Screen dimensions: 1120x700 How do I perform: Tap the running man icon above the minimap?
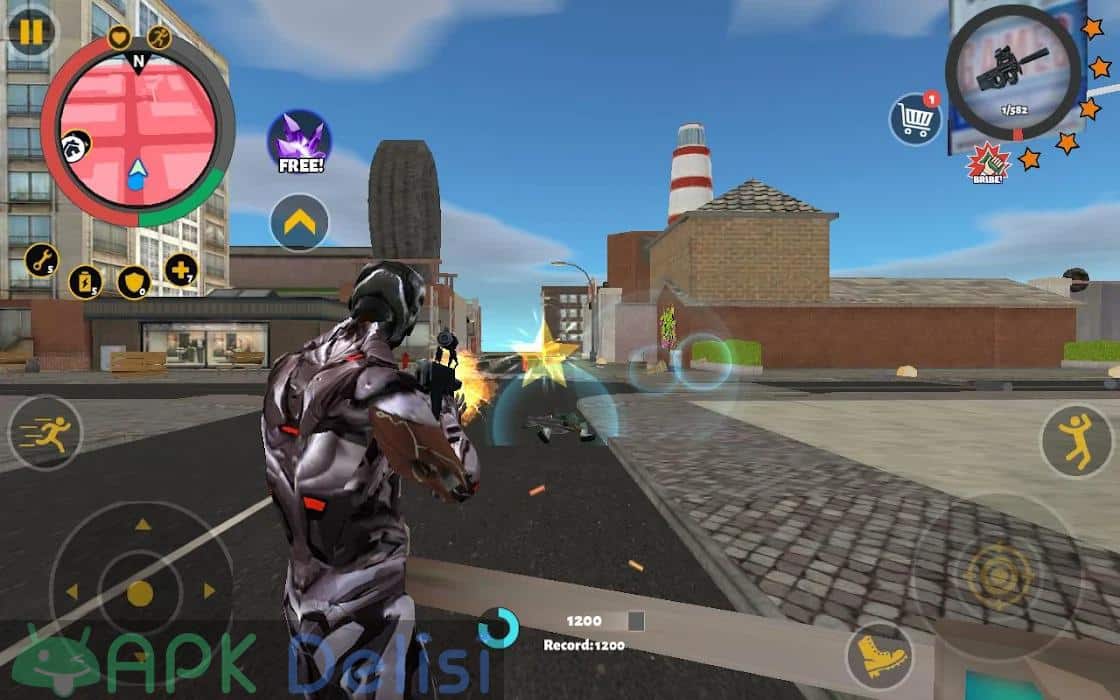(x=159, y=38)
